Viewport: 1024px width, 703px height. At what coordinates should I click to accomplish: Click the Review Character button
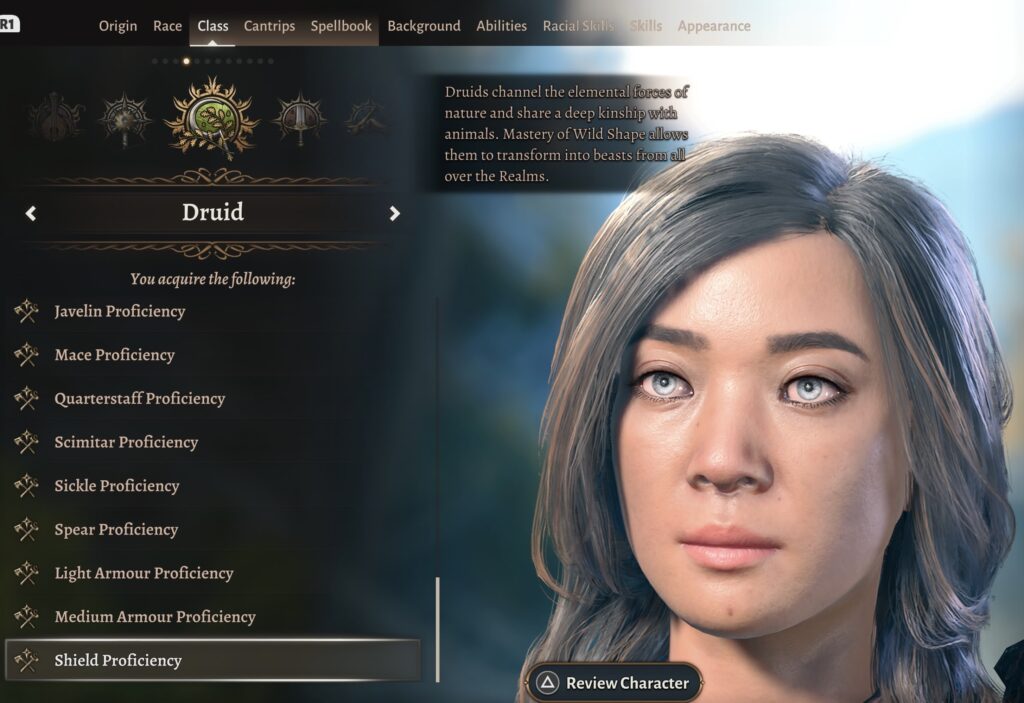pyautogui.click(x=614, y=683)
